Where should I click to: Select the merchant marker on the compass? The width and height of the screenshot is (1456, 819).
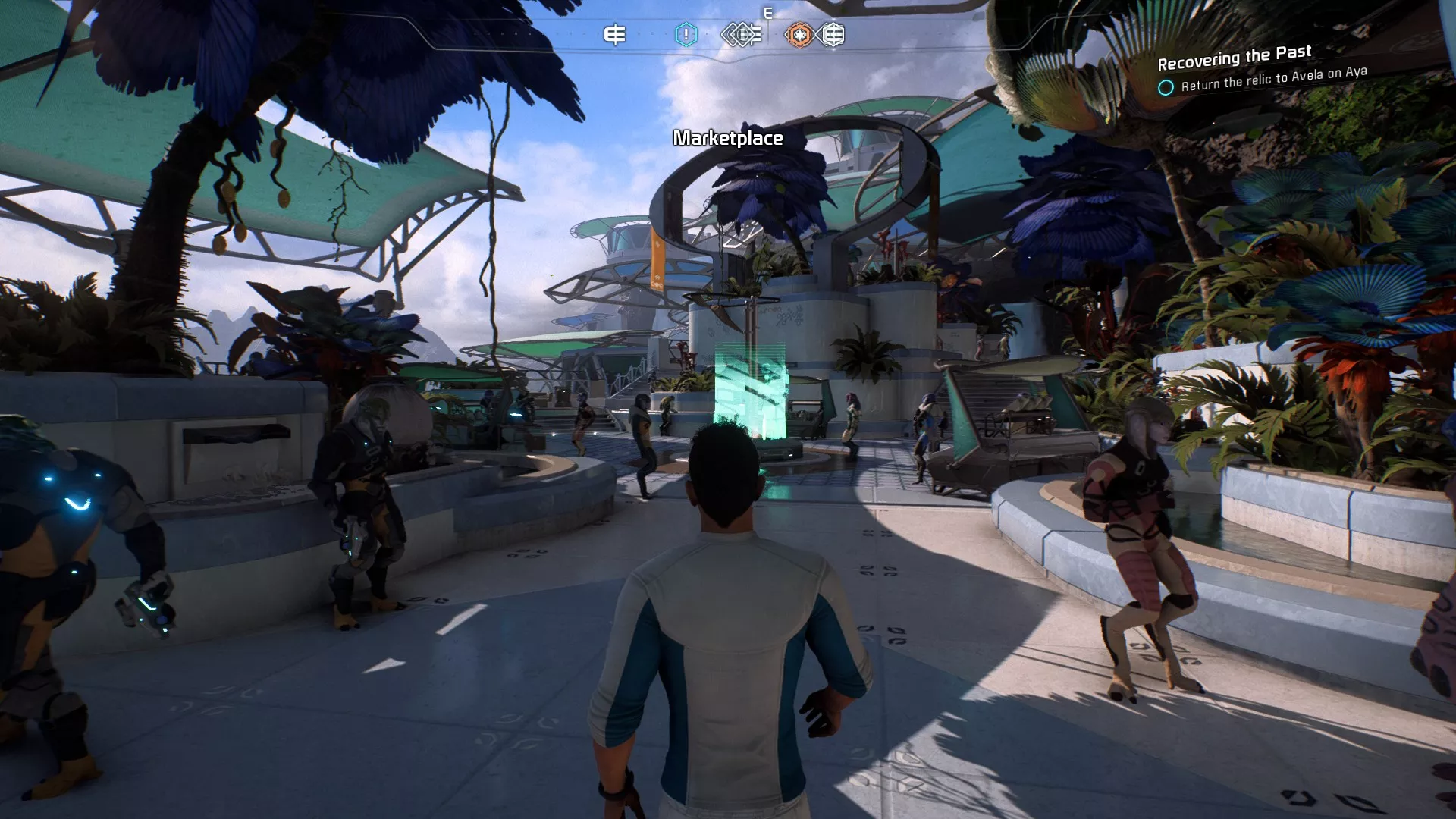coord(614,34)
